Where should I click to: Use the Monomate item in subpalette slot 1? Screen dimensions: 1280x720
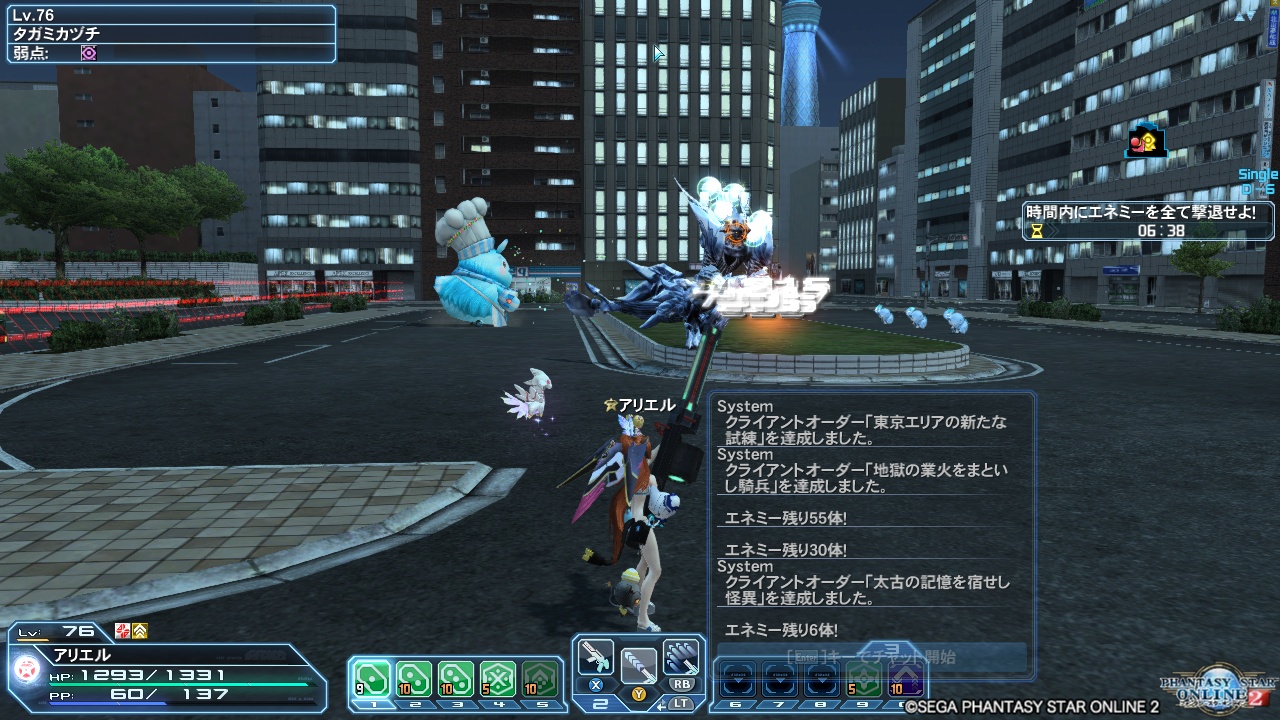tap(372, 678)
